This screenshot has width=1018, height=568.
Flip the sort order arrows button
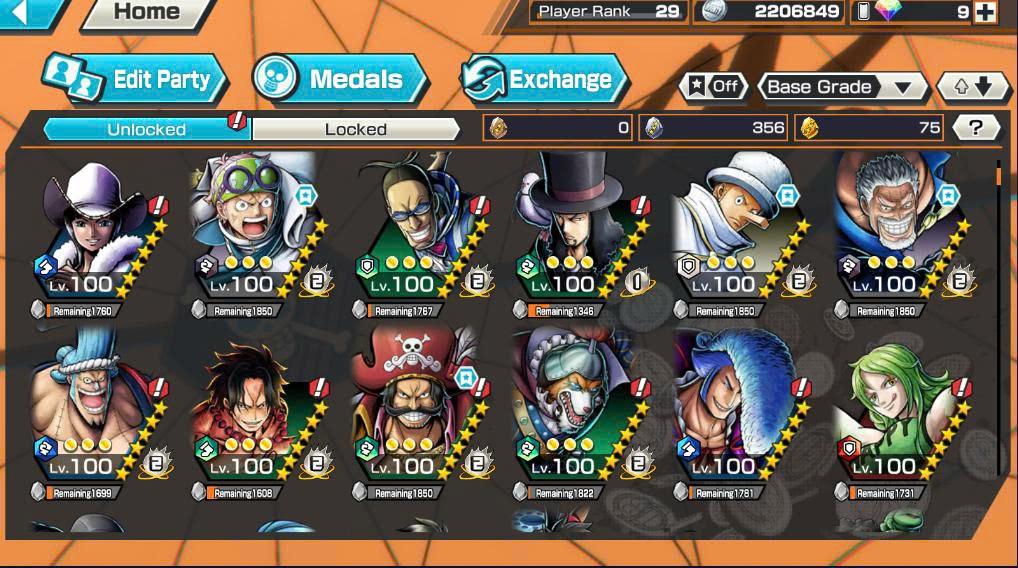pos(972,87)
